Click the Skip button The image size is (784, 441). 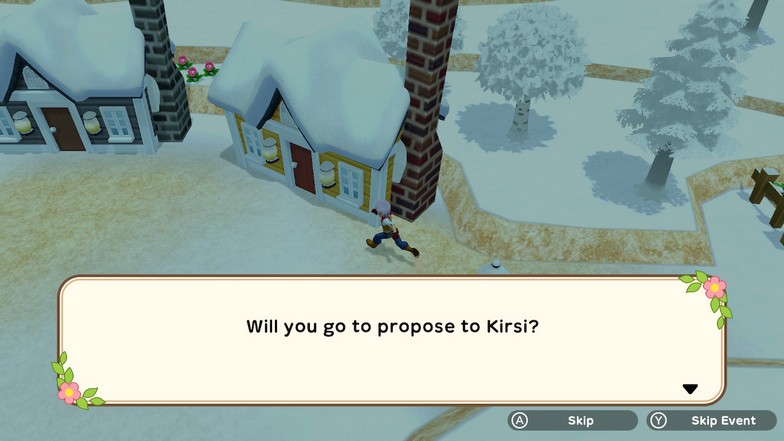coord(572,421)
